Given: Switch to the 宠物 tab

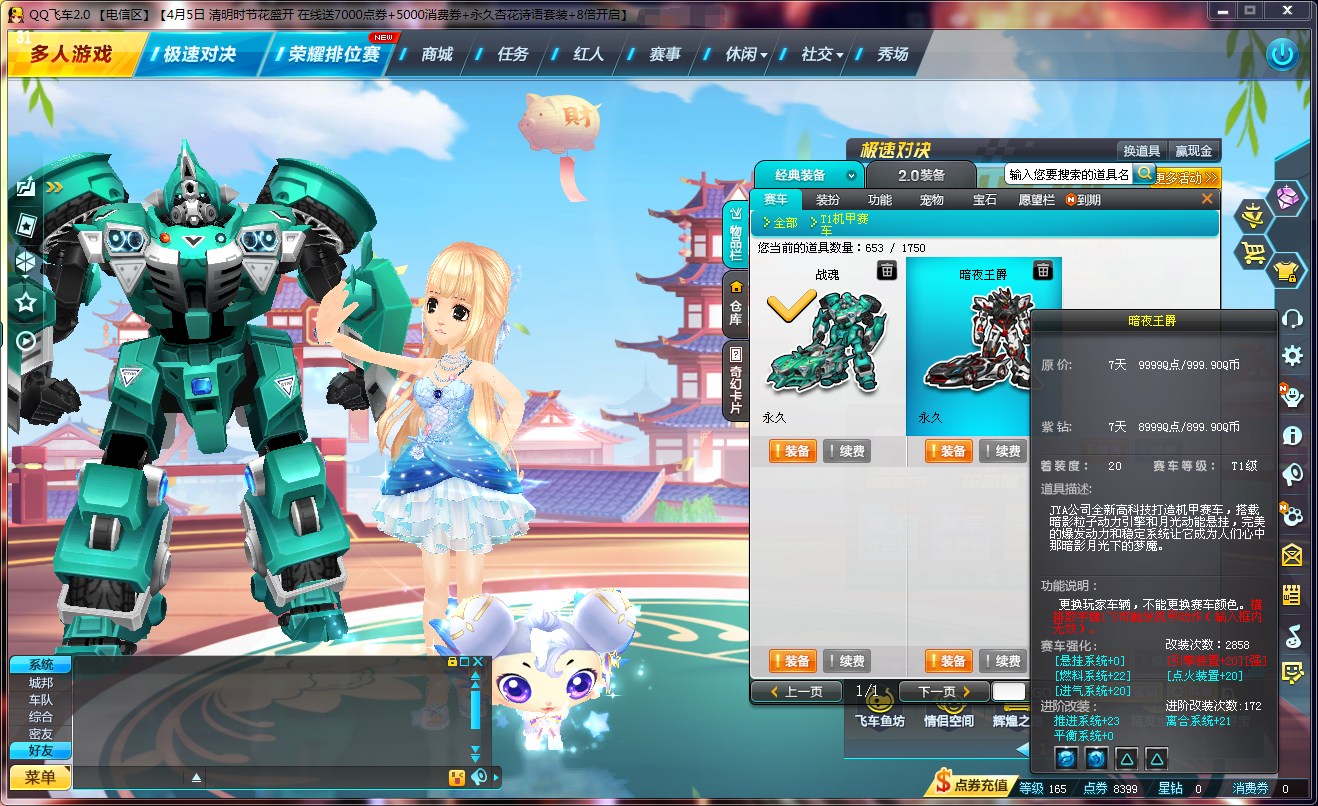Looking at the screenshot, I should click(x=933, y=199).
